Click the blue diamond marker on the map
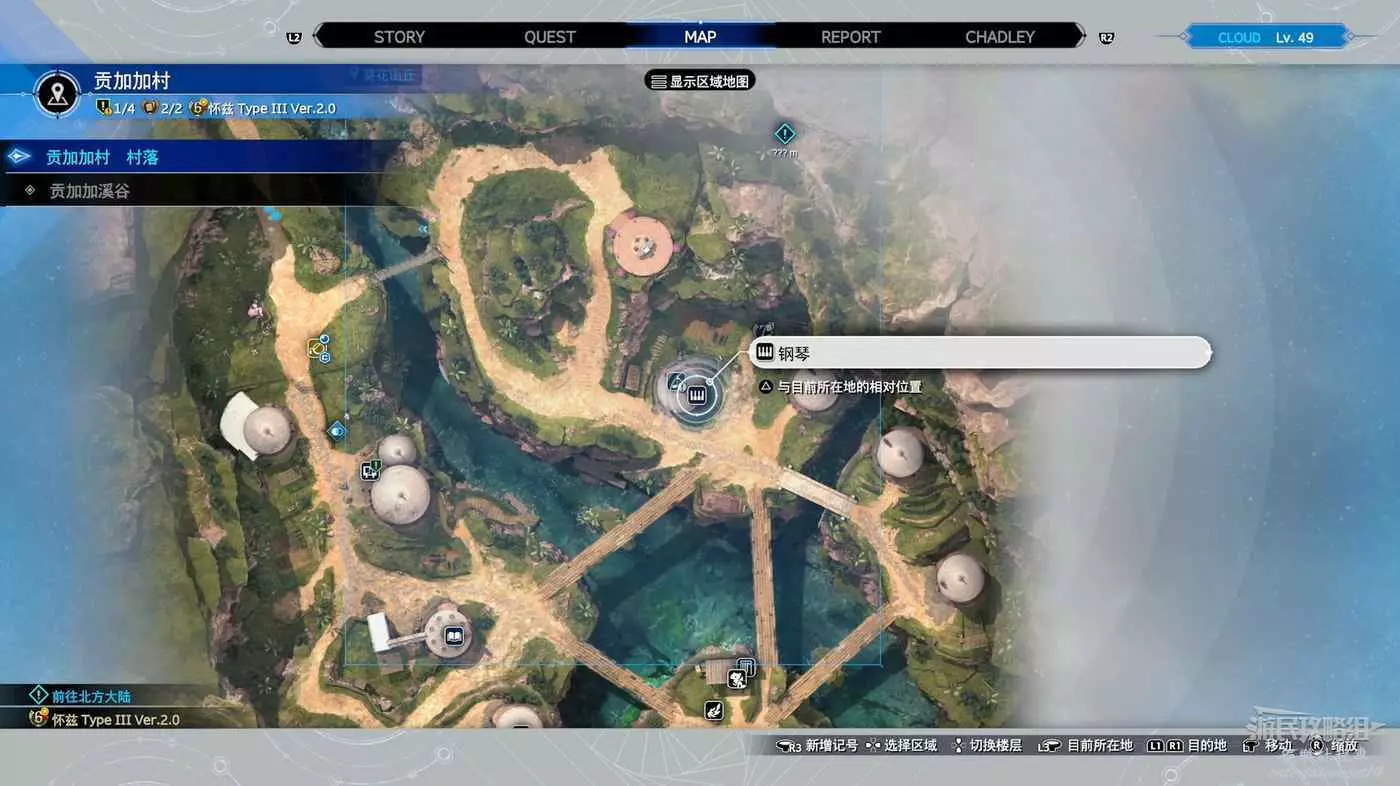The height and width of the screenshot is (786, 1400). tap(336, 431)
